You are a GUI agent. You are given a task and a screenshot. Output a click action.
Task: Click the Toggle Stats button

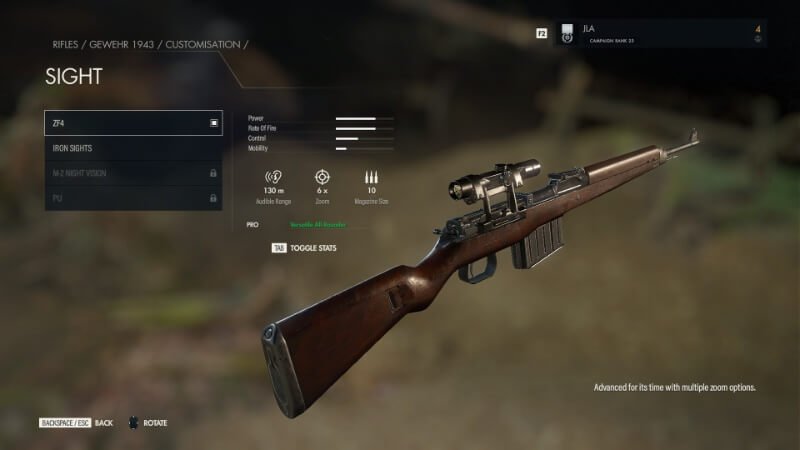(305, 247)
